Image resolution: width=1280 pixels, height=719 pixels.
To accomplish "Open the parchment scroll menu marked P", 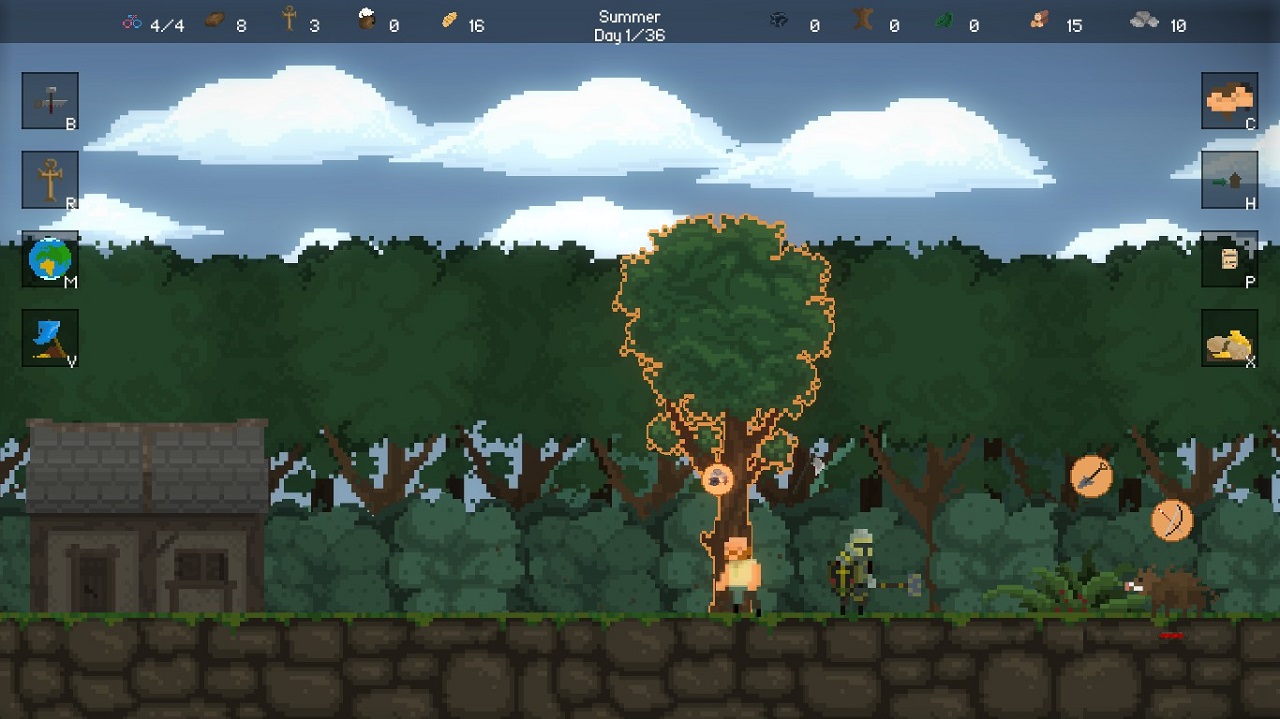I will pyautogui.click(x=1229, y=259).
